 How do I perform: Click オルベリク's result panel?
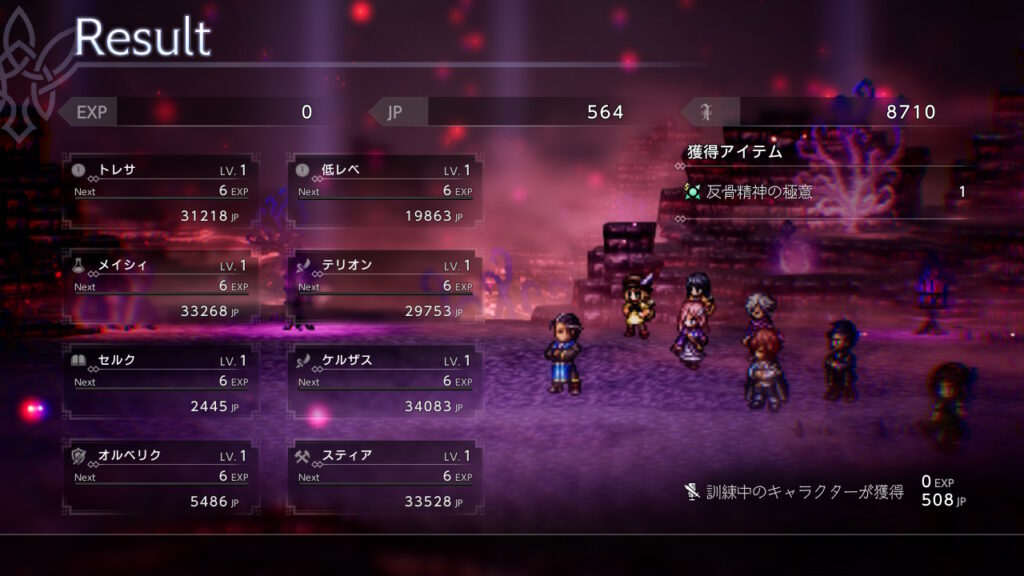point(160,477)
